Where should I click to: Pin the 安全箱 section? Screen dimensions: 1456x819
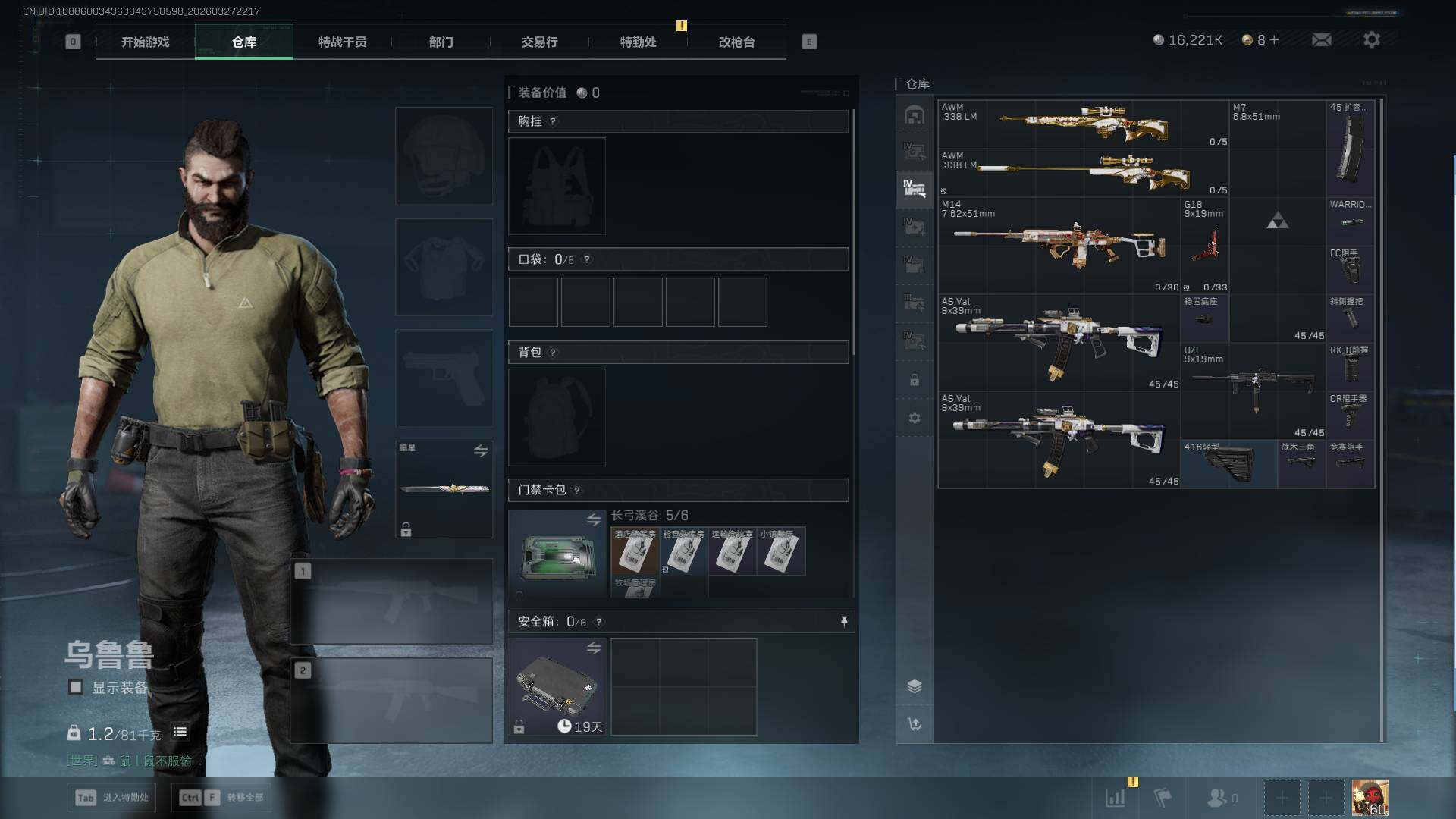(x=843, y=622)
